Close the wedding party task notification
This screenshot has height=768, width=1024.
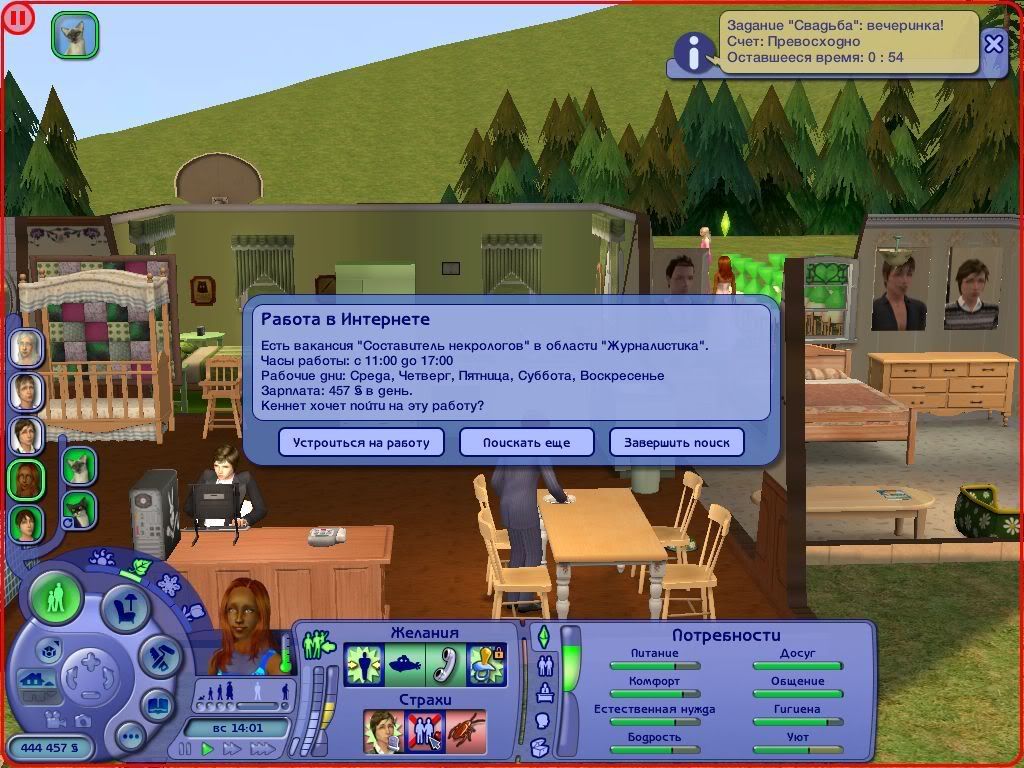(x=993, y=44)
